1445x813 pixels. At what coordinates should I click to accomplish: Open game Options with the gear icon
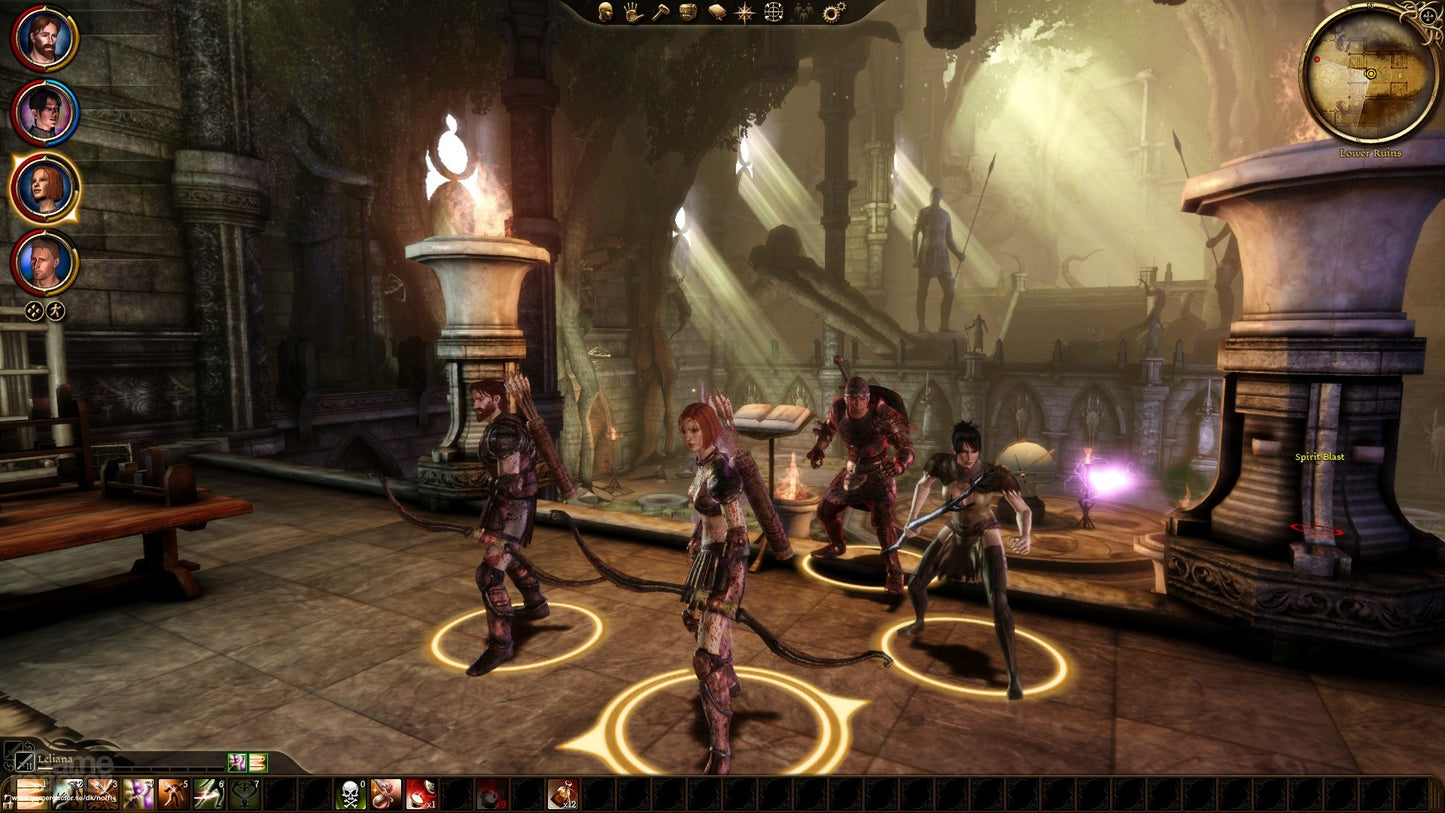coord(833,11)
